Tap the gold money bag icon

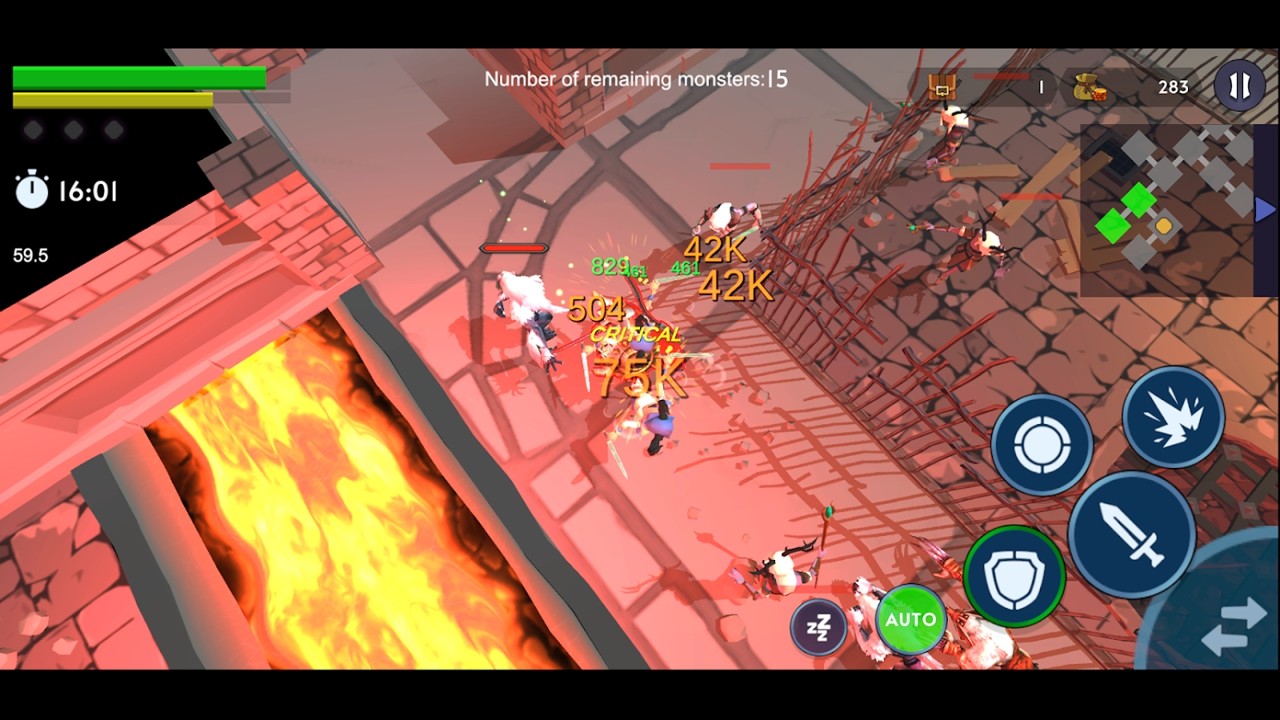point(1089,88)
